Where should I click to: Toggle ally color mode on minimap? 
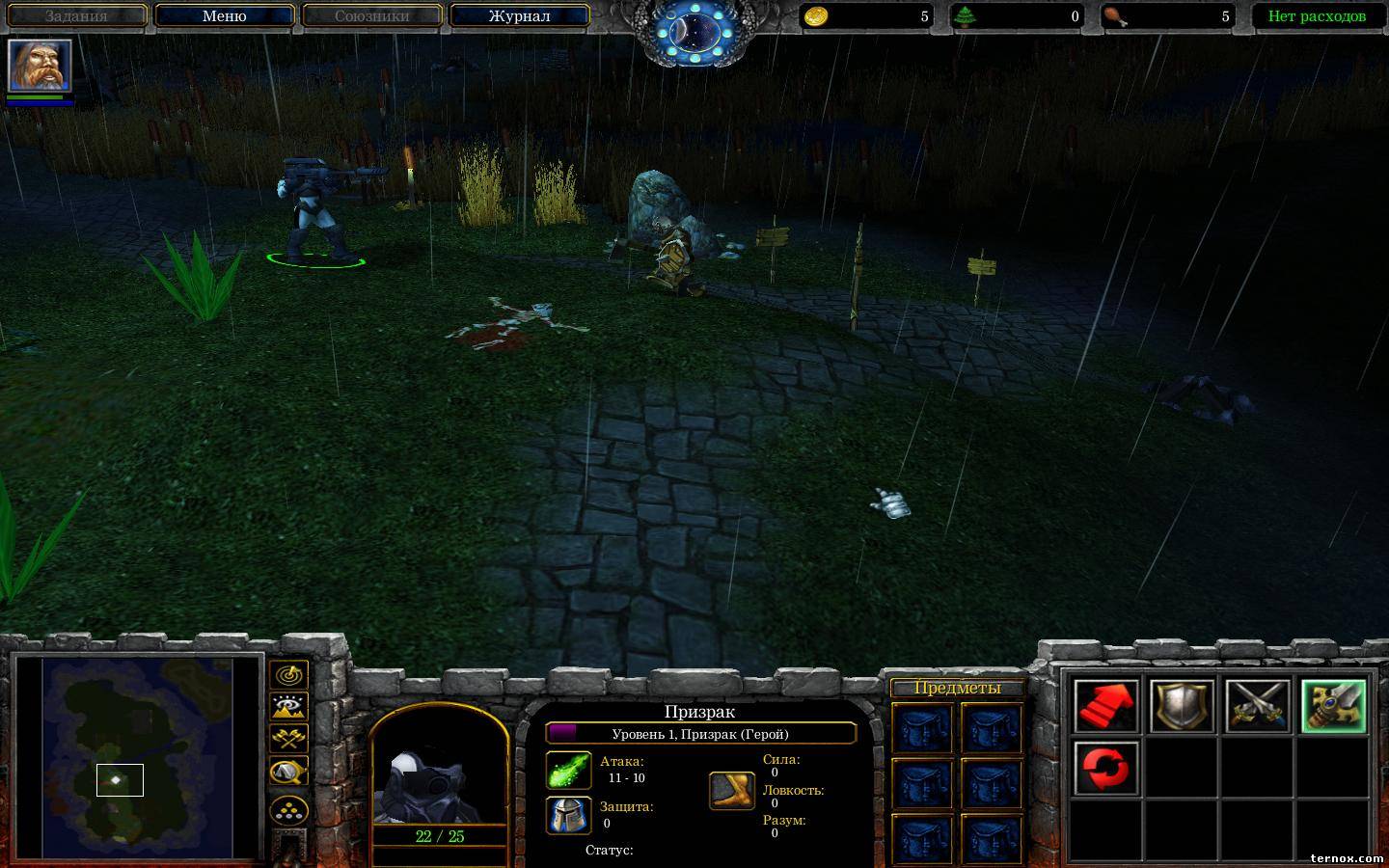click(x=288, y=739)
